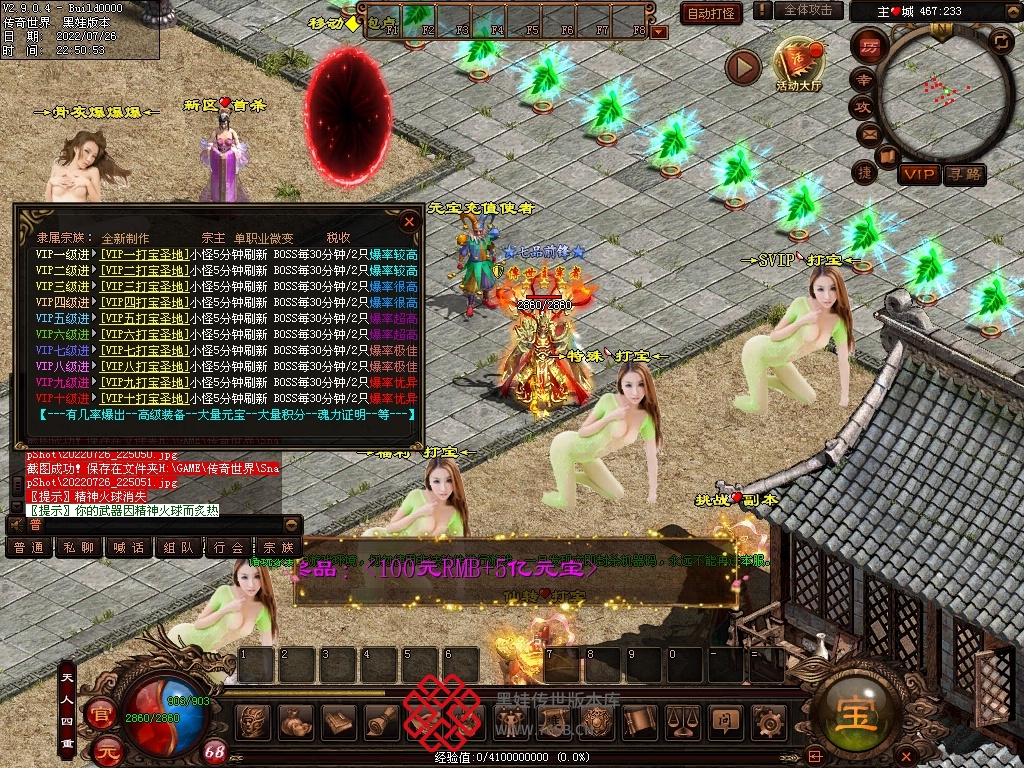1024x768 pixels.
Task: Click the minimap refresh arrows icon
Action: 1000,40
